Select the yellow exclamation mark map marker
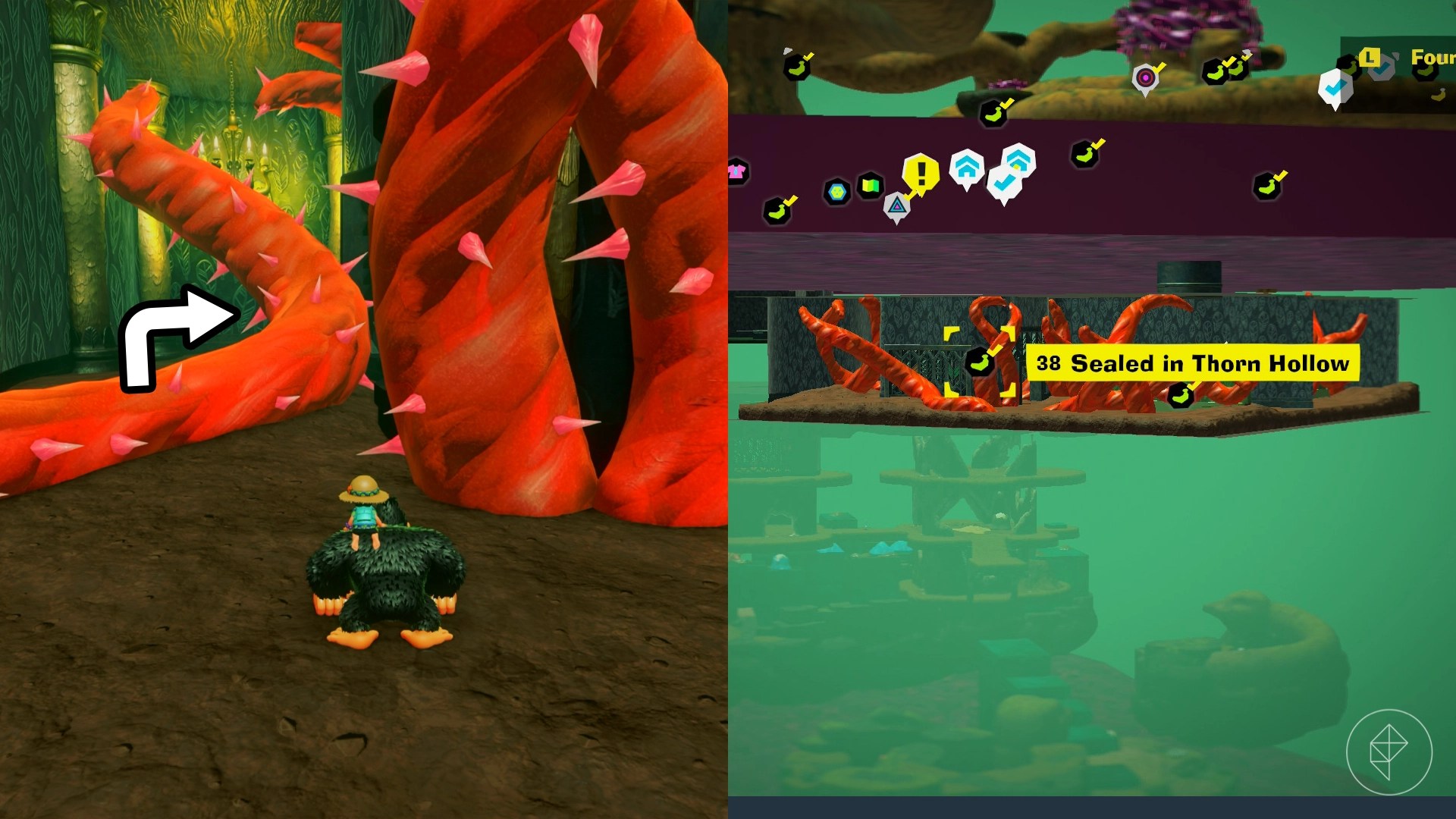The width and height of the screenshot is (1456, 819). pos(921,173)
